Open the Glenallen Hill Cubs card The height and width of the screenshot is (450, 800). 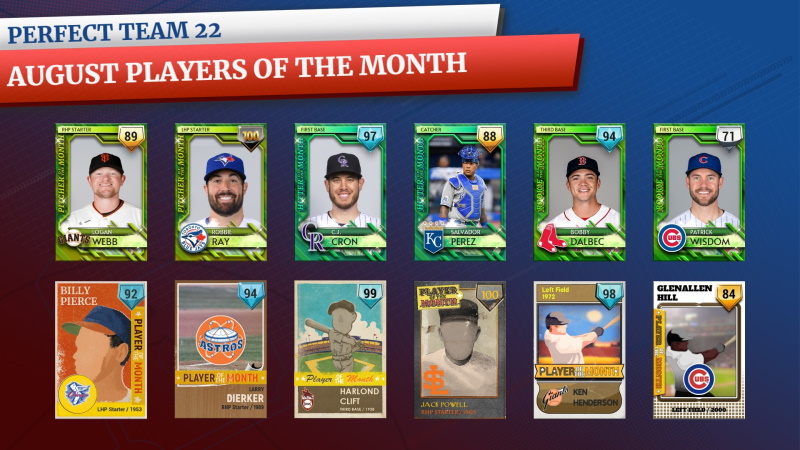click(699, 349)
